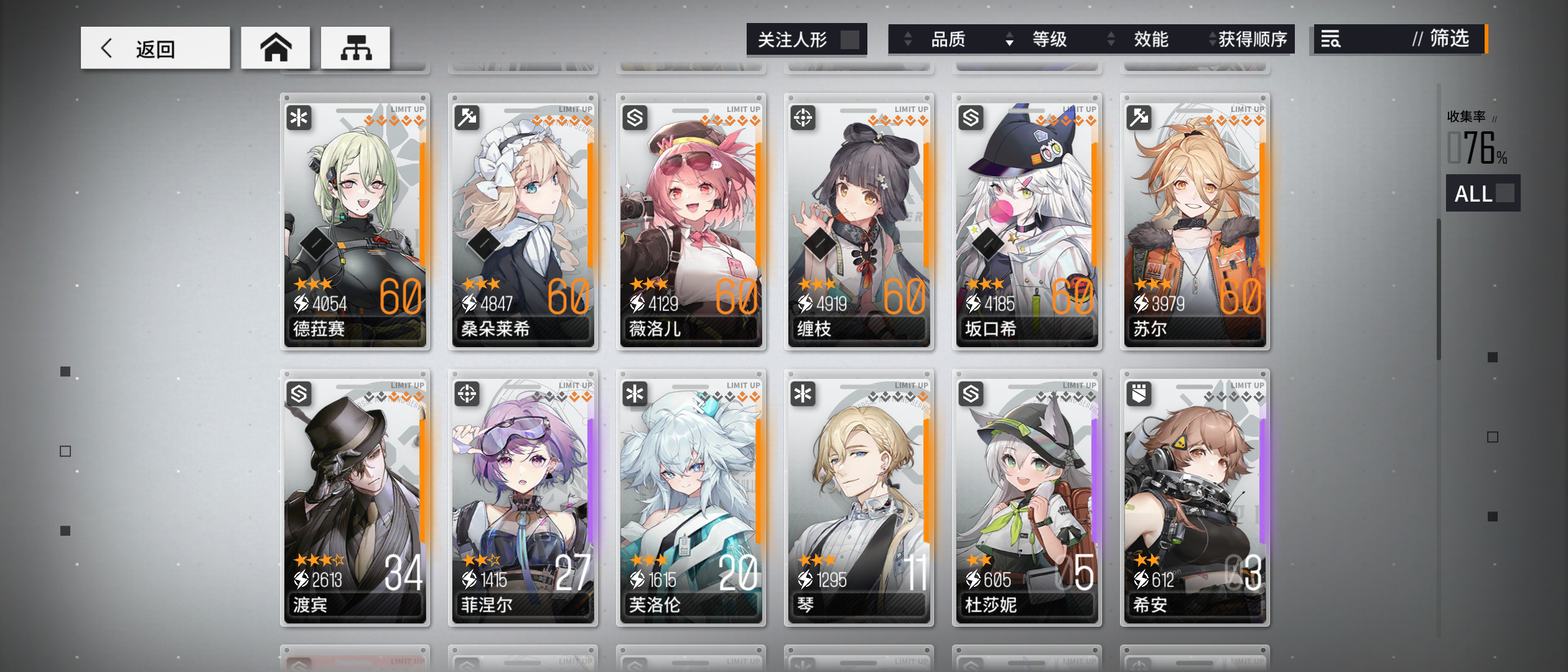The image size is (1568, 672).
Task: Click the hammer class icon on 桑朵莱希's card
Action: tap(467, 118)
